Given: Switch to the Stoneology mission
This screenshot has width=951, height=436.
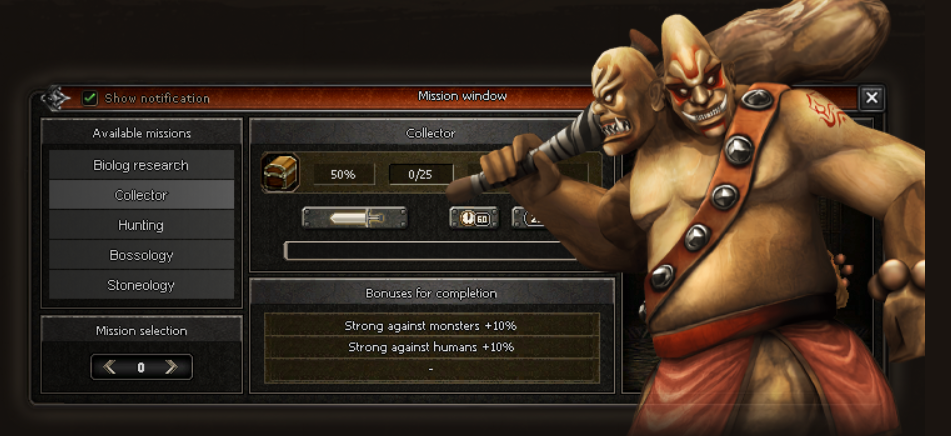Looking at the screenshot, I should 141,285.
